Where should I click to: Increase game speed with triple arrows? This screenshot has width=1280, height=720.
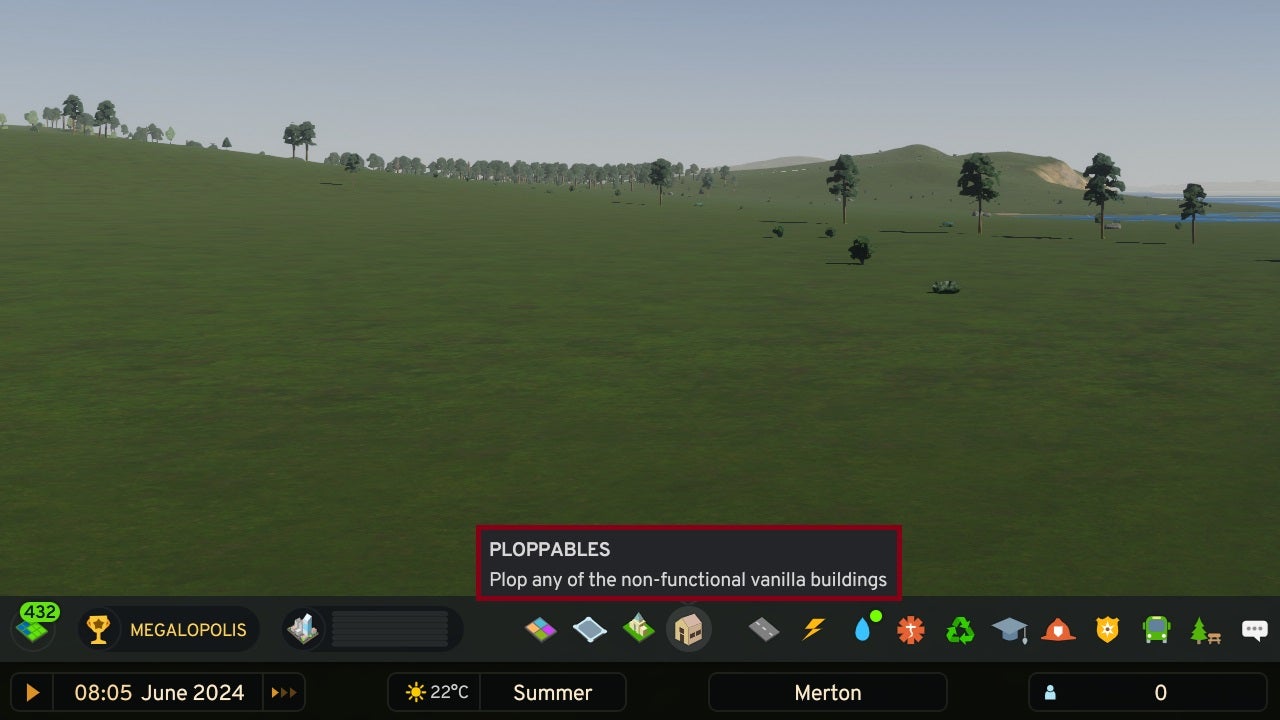coord(284,692)
